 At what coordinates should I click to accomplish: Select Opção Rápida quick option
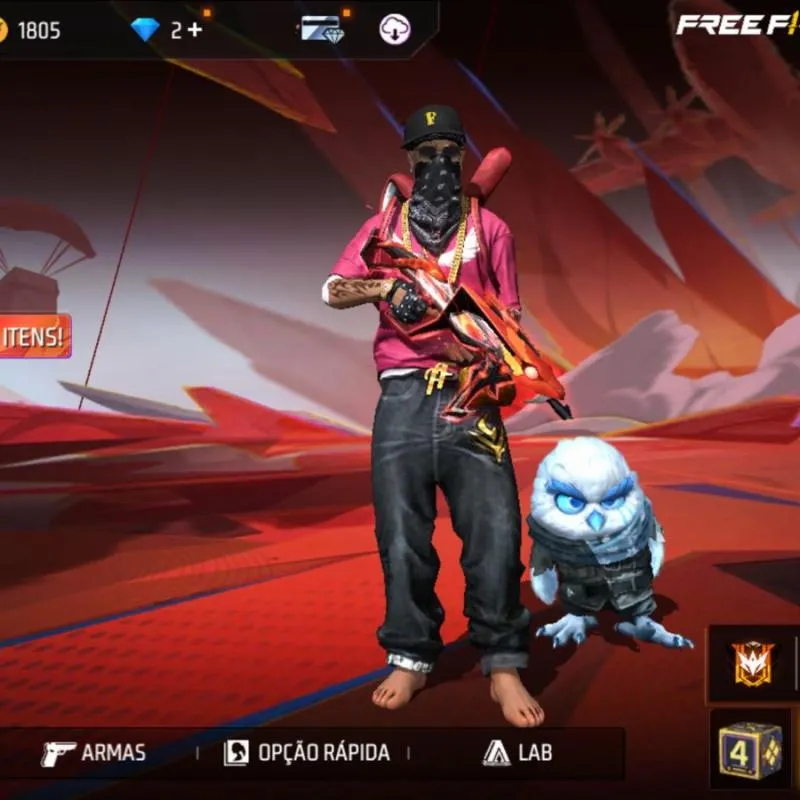click(x=306, y=753)
